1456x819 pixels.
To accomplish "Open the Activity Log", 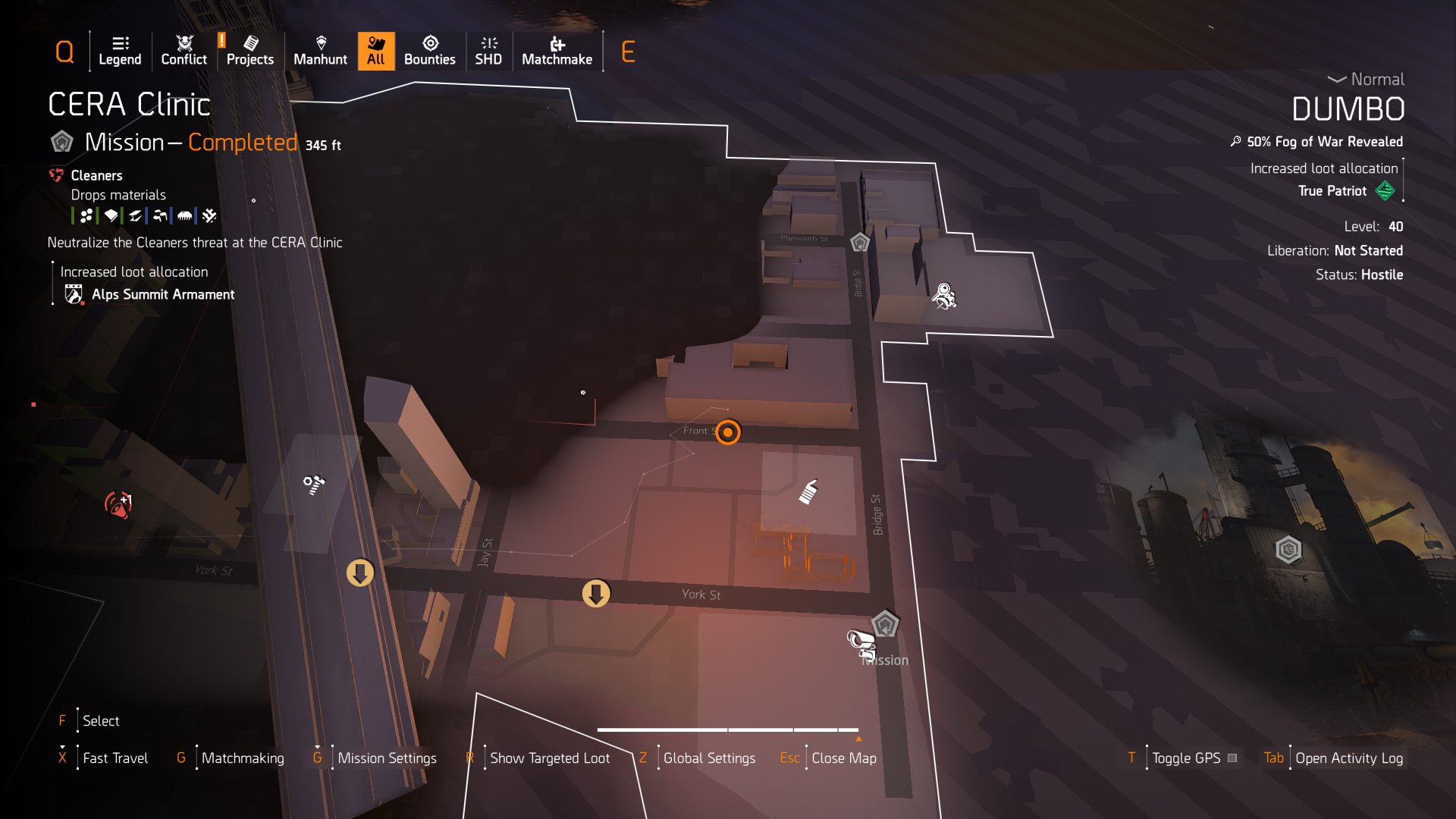I will point(1348,758).
